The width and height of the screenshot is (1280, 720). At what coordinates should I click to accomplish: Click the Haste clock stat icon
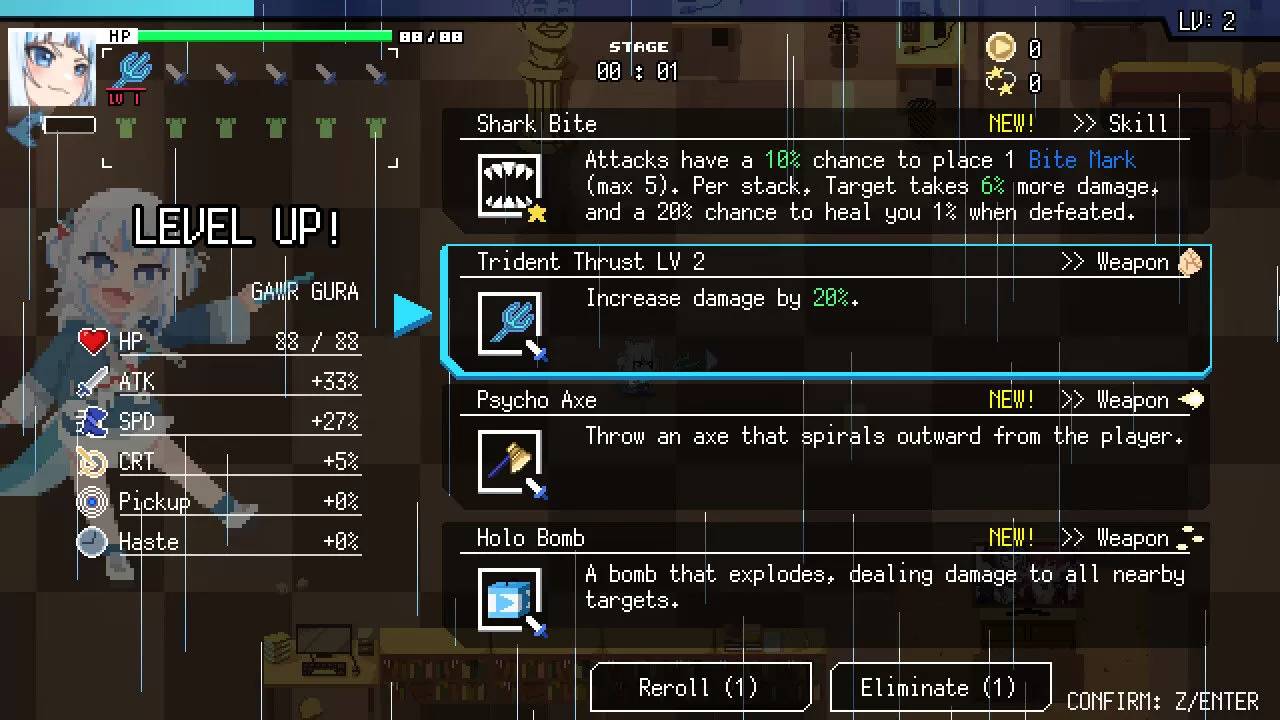pos(93,541)
